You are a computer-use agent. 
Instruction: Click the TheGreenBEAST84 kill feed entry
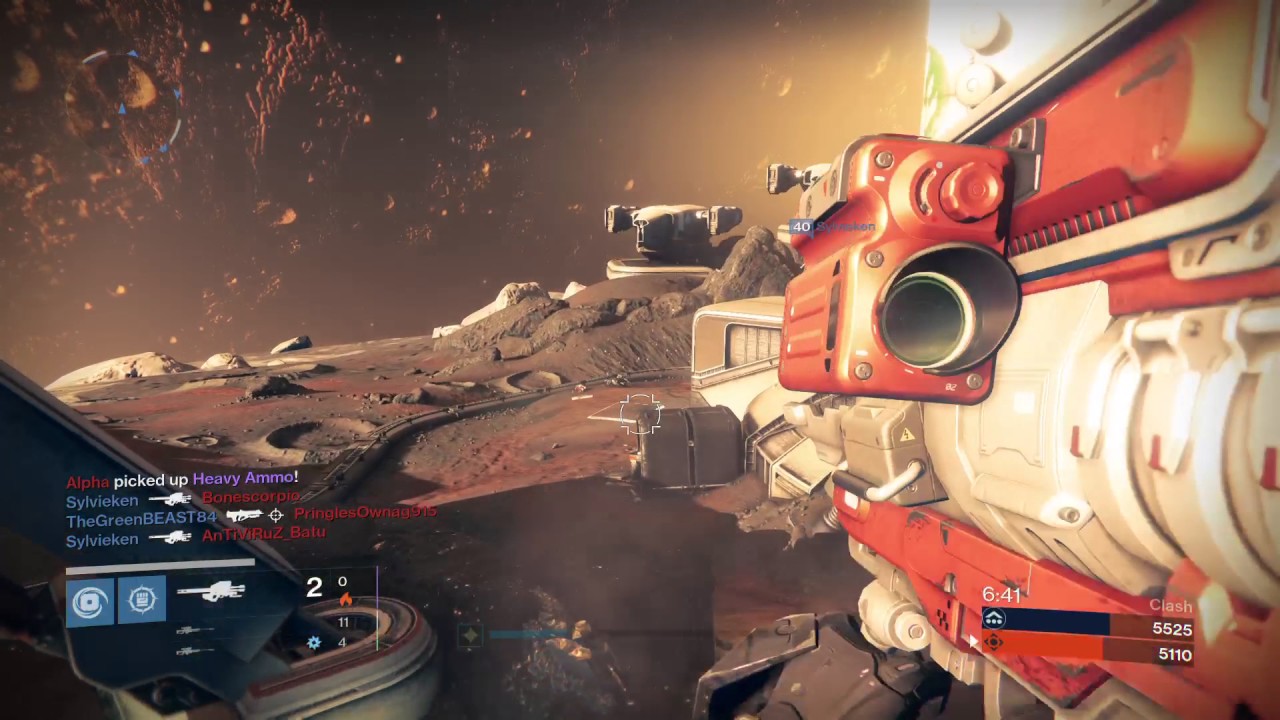tap(251, 516)
